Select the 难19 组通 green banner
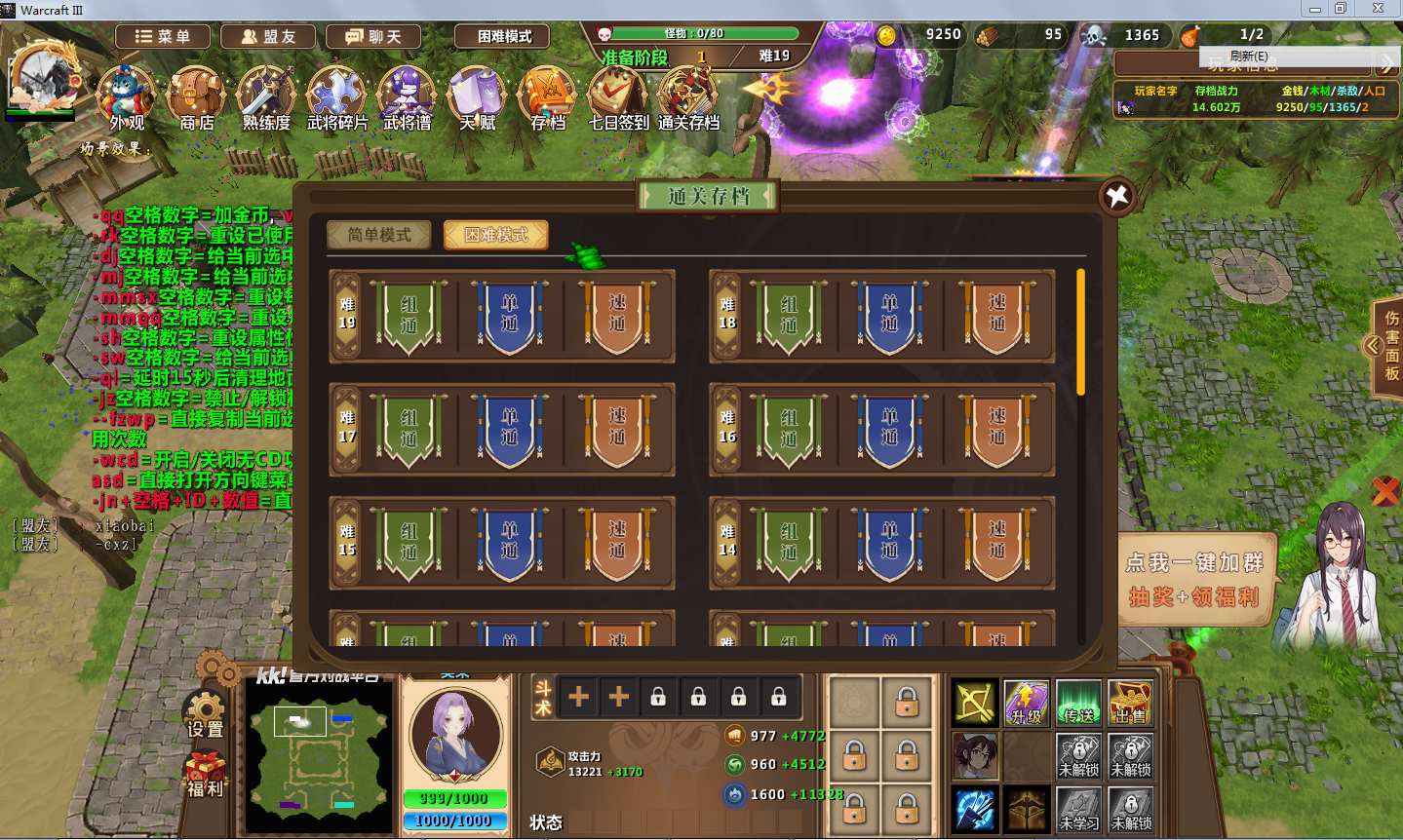The height and width of the screenshot is (840, 1403). (x=409, y=315)
